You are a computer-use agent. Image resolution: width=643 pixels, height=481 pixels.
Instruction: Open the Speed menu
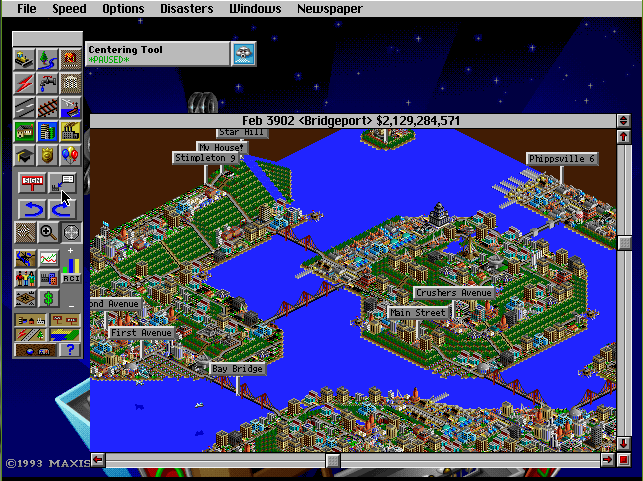click(69, 9)
